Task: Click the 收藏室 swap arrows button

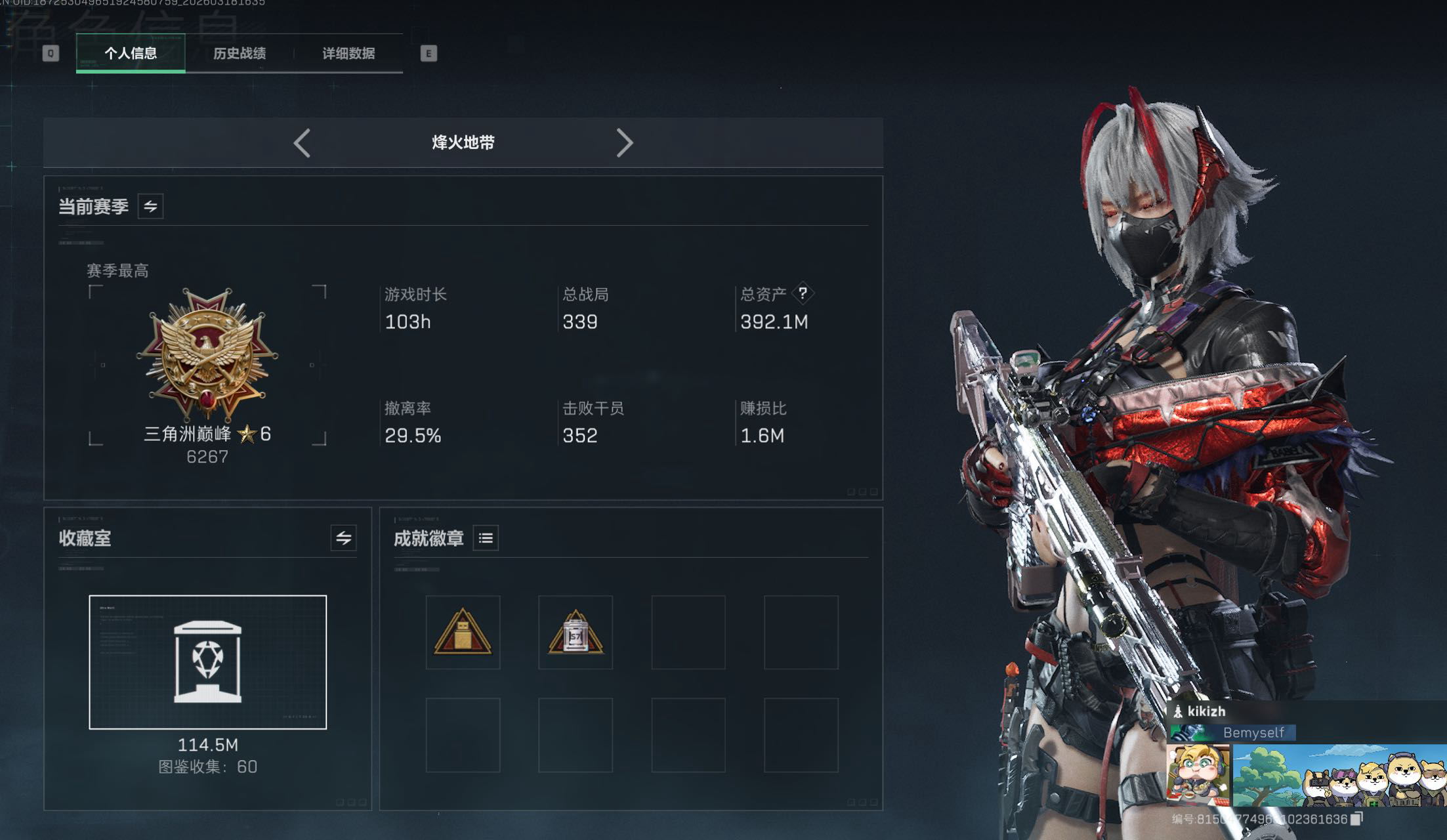Action: pyautogui.click(x=343, y=538)
